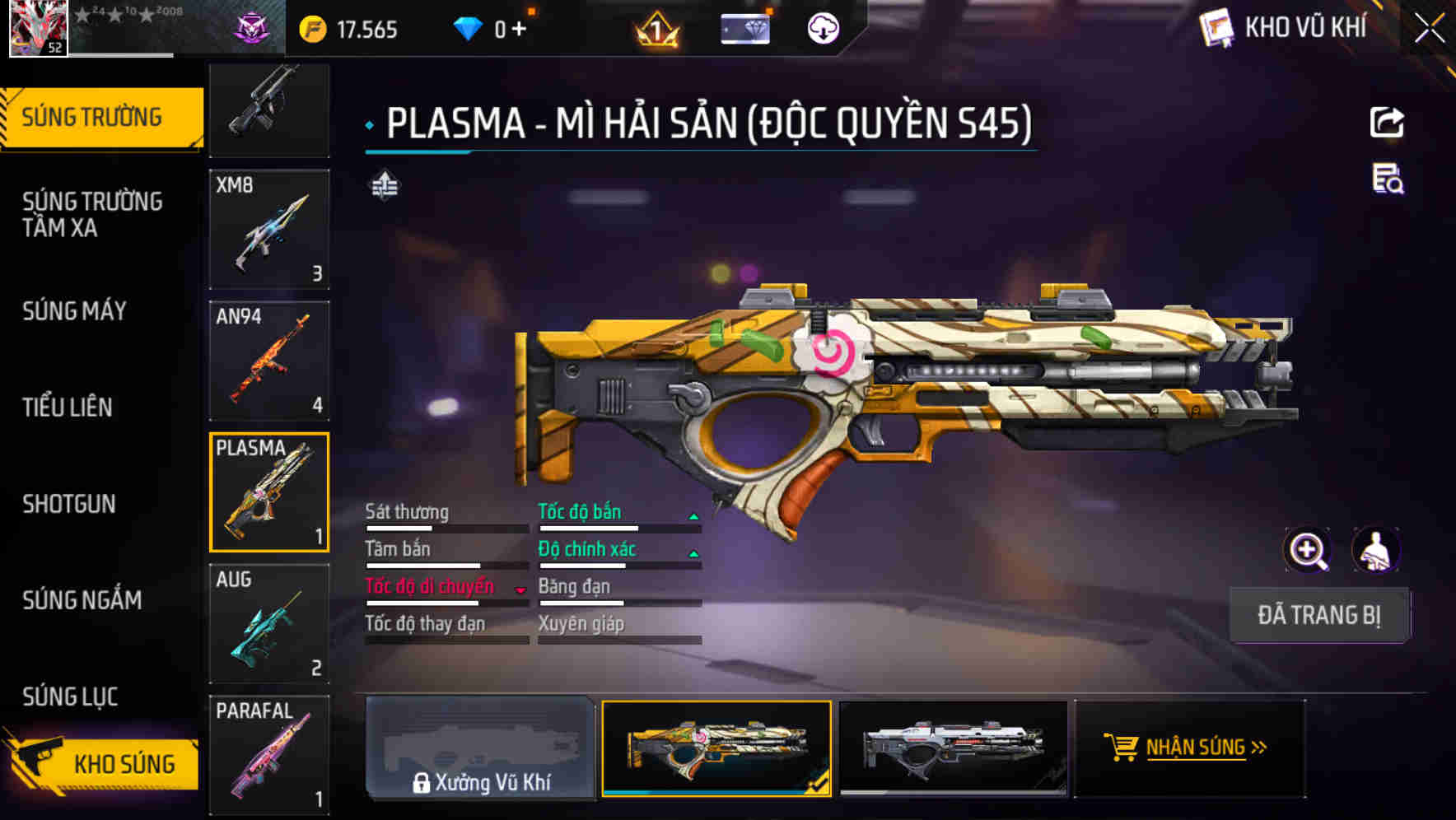Open the Súng Trường Tầm Xa category
This screenshot has width=1456, height=820.
pos(92,214)
